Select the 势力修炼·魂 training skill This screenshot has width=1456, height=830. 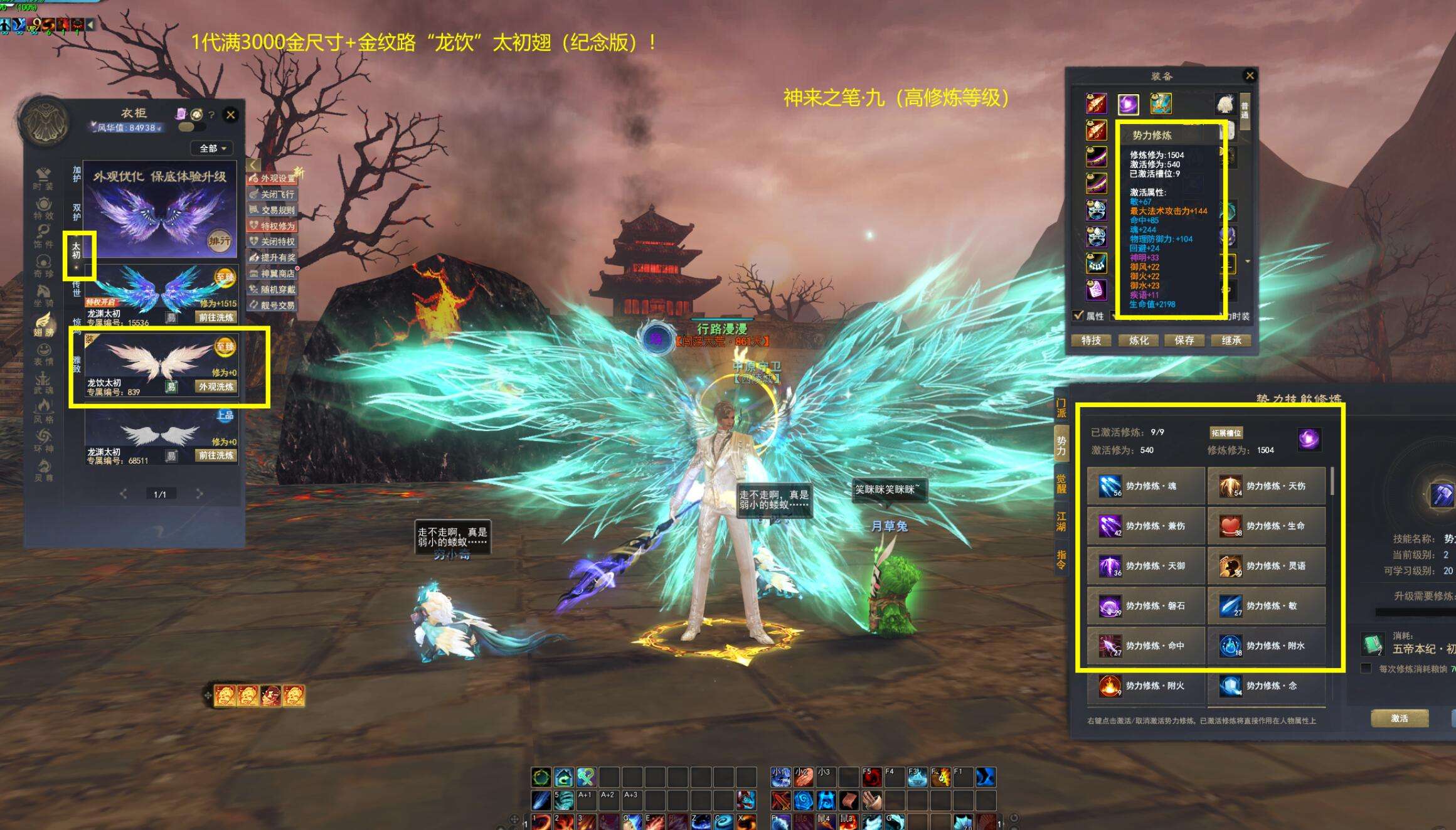[x=1145, y=486]
